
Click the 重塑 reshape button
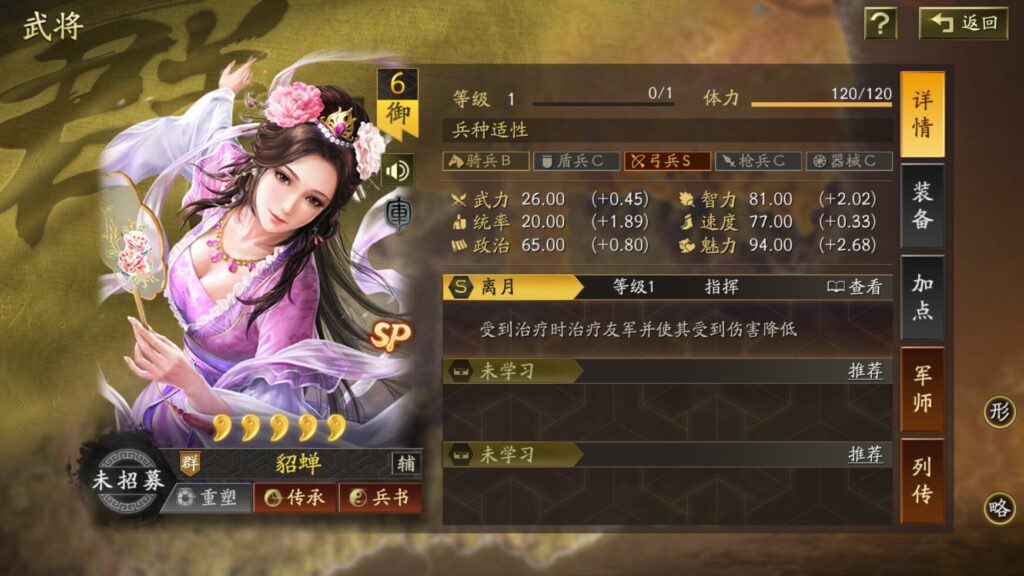[206, 497]
